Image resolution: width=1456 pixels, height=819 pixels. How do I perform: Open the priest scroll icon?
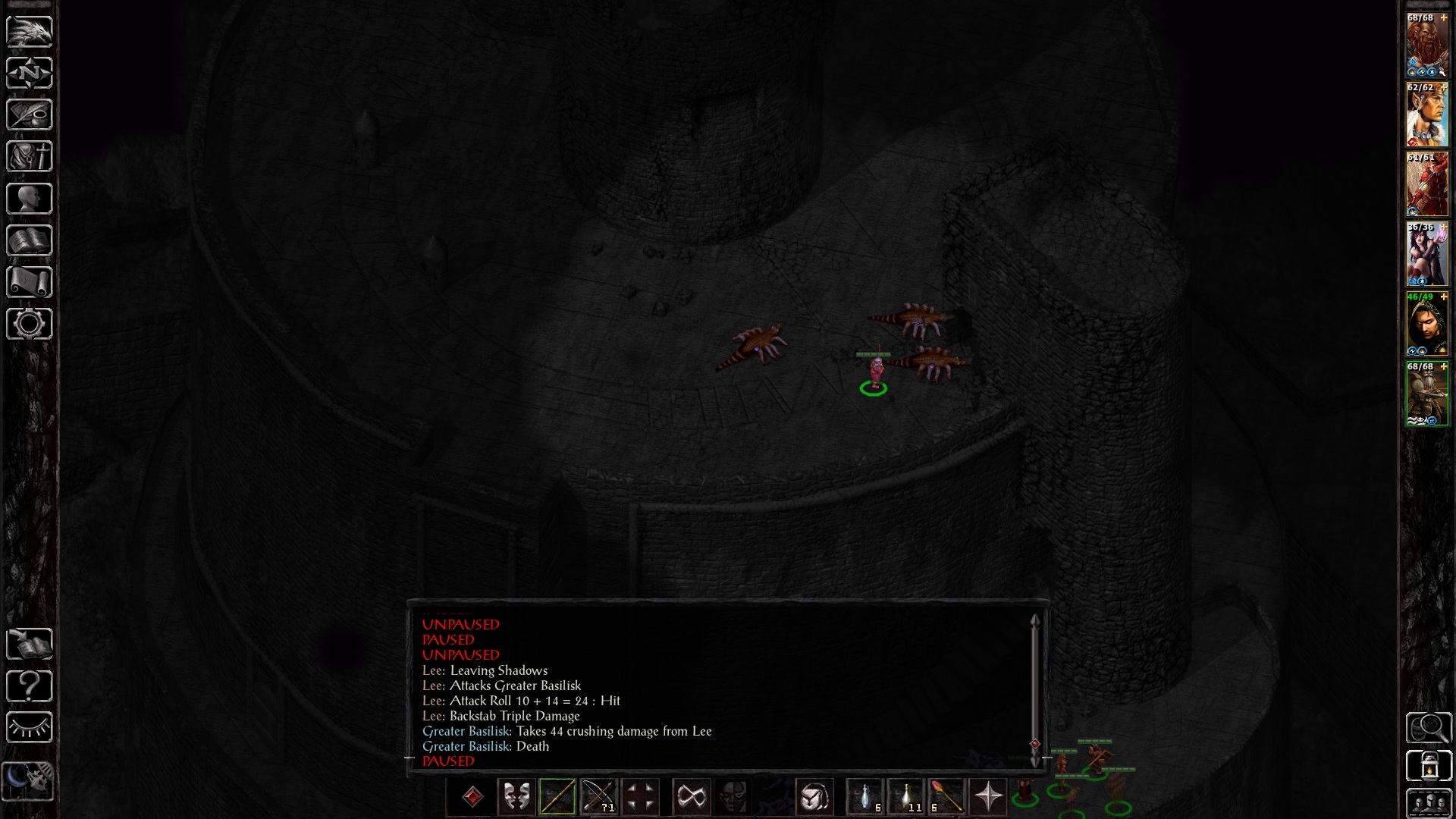pyautogui.click(x=30, y=282)
